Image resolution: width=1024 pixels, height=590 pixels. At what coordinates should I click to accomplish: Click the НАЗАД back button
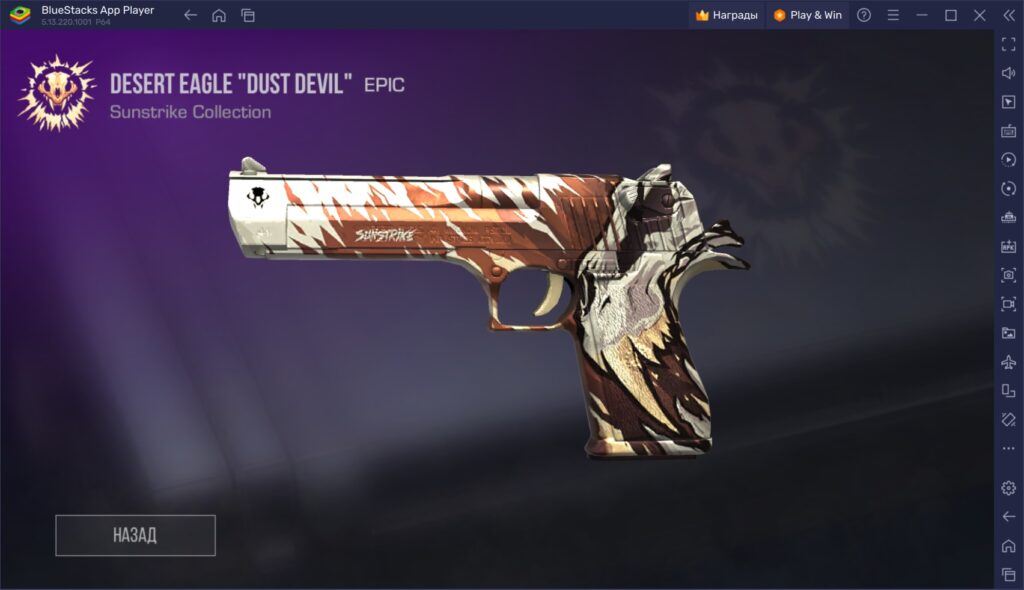(135, 535)
